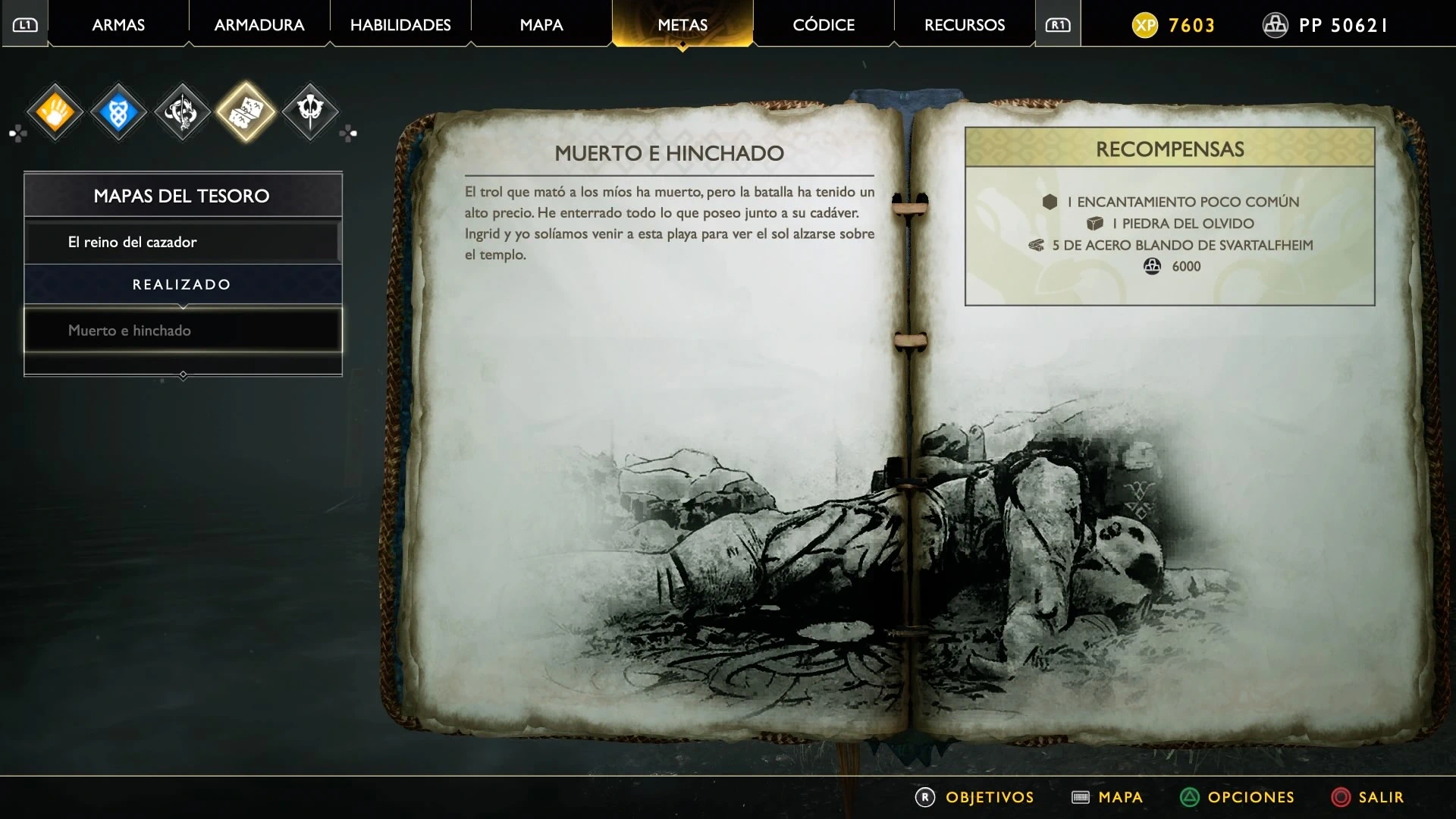This screenshot has height=819, width=1456.
Task: Select the treasure map category icon
Action: (246, 112)
